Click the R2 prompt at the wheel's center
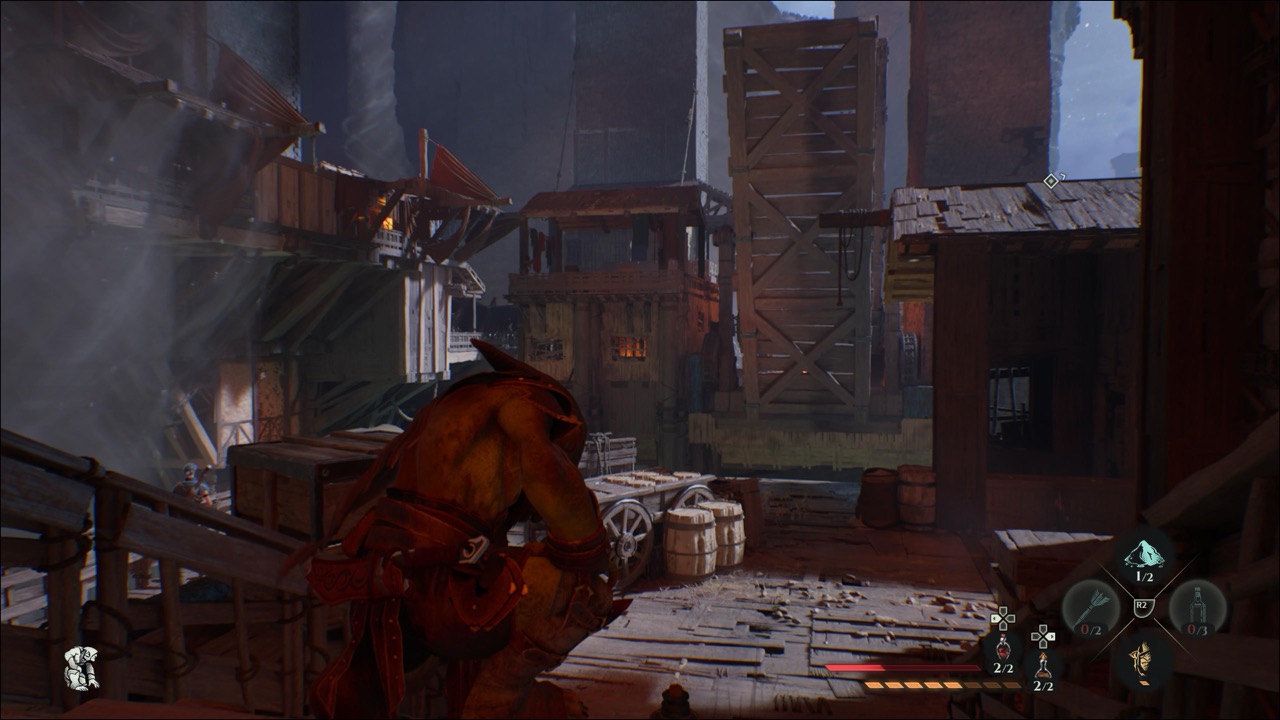This screenshot has height=720, width=1280. (x=1142, y=605)
